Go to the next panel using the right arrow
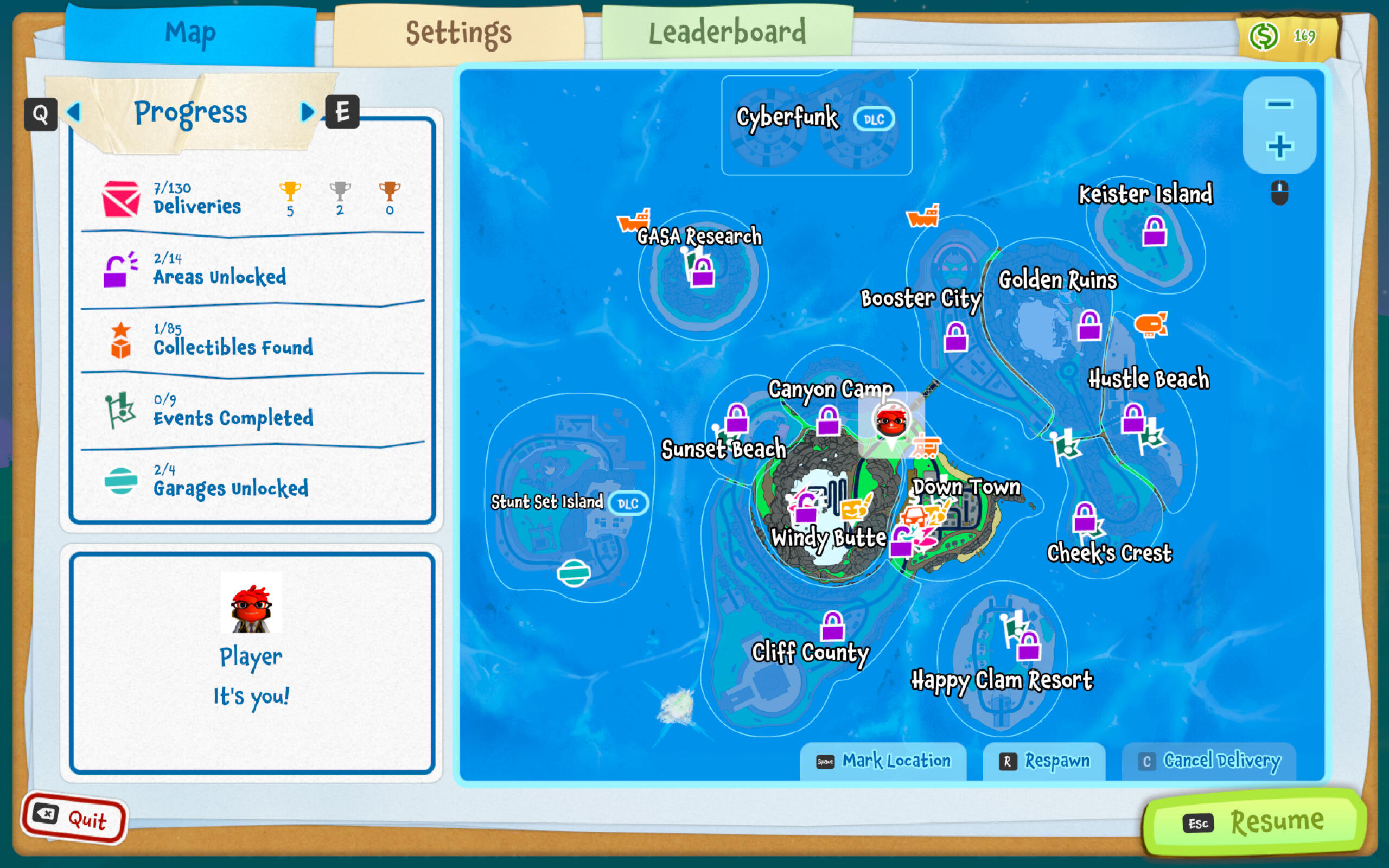Image resolution: width=1389 pixels, height=868 pixels. (x=307, y=112)
